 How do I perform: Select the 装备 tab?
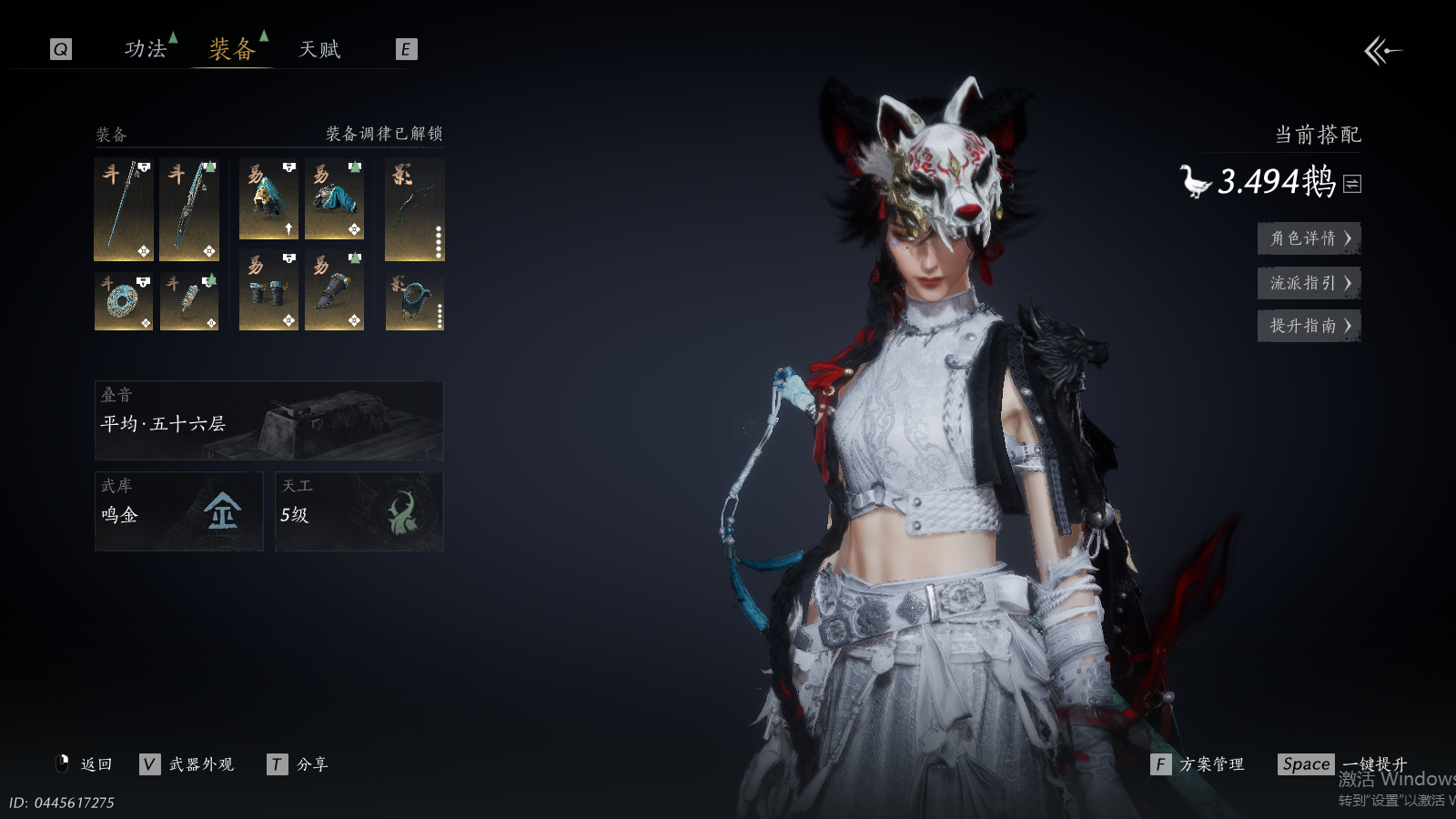point(232,49)
